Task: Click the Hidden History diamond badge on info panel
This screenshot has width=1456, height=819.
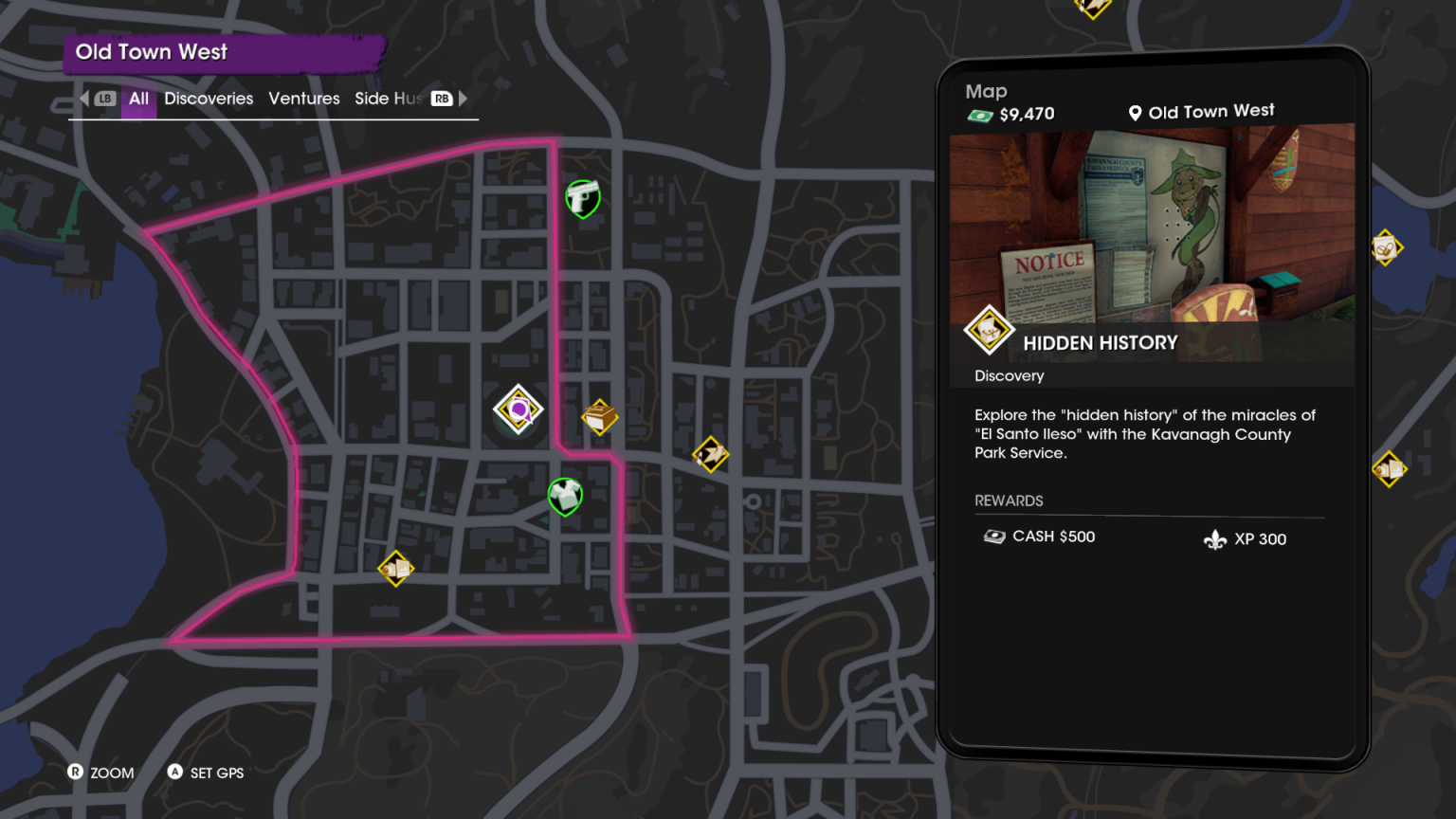Action: [989, 330]
